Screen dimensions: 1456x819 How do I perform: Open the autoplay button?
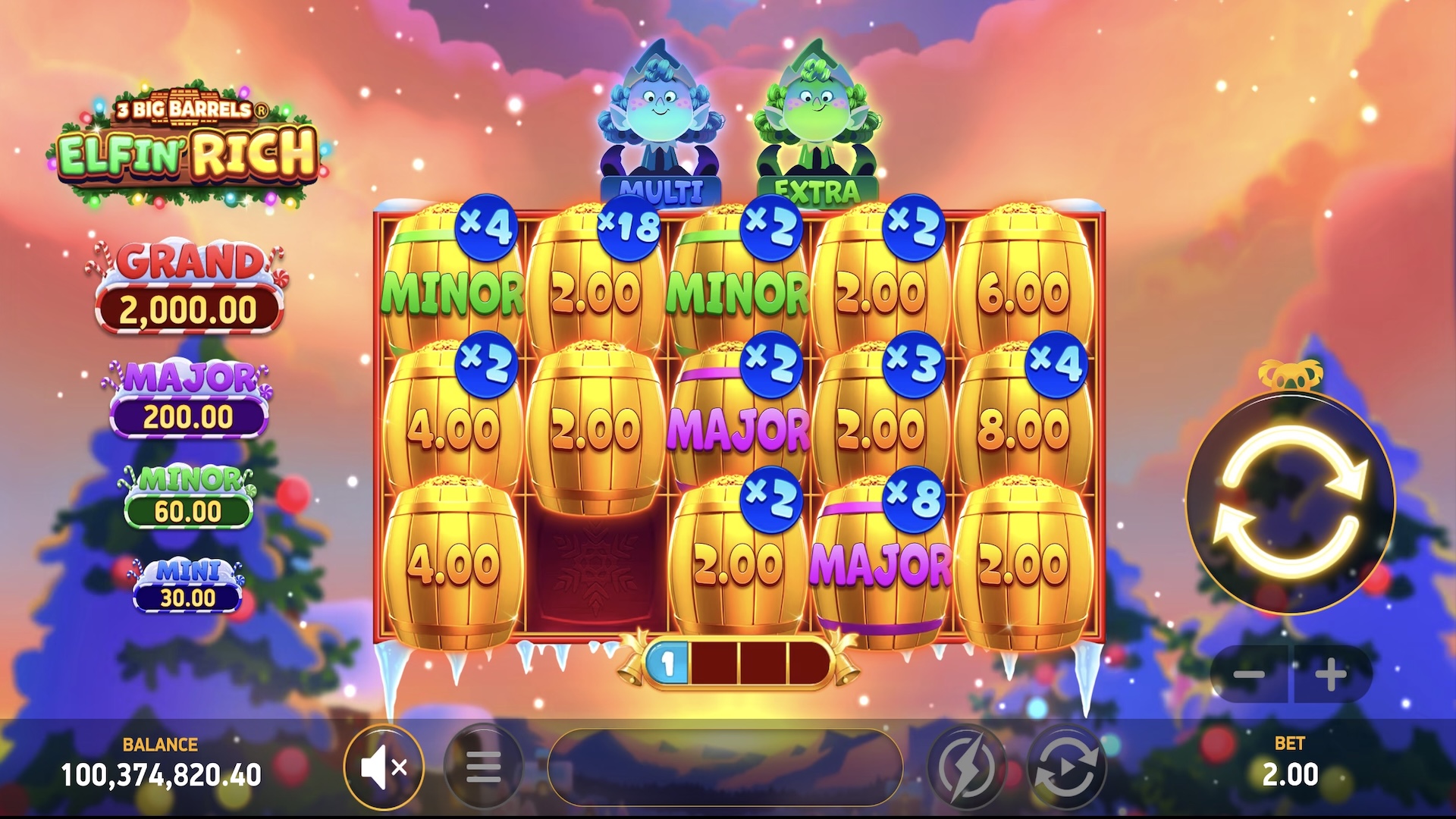(x=1066, y=768)
